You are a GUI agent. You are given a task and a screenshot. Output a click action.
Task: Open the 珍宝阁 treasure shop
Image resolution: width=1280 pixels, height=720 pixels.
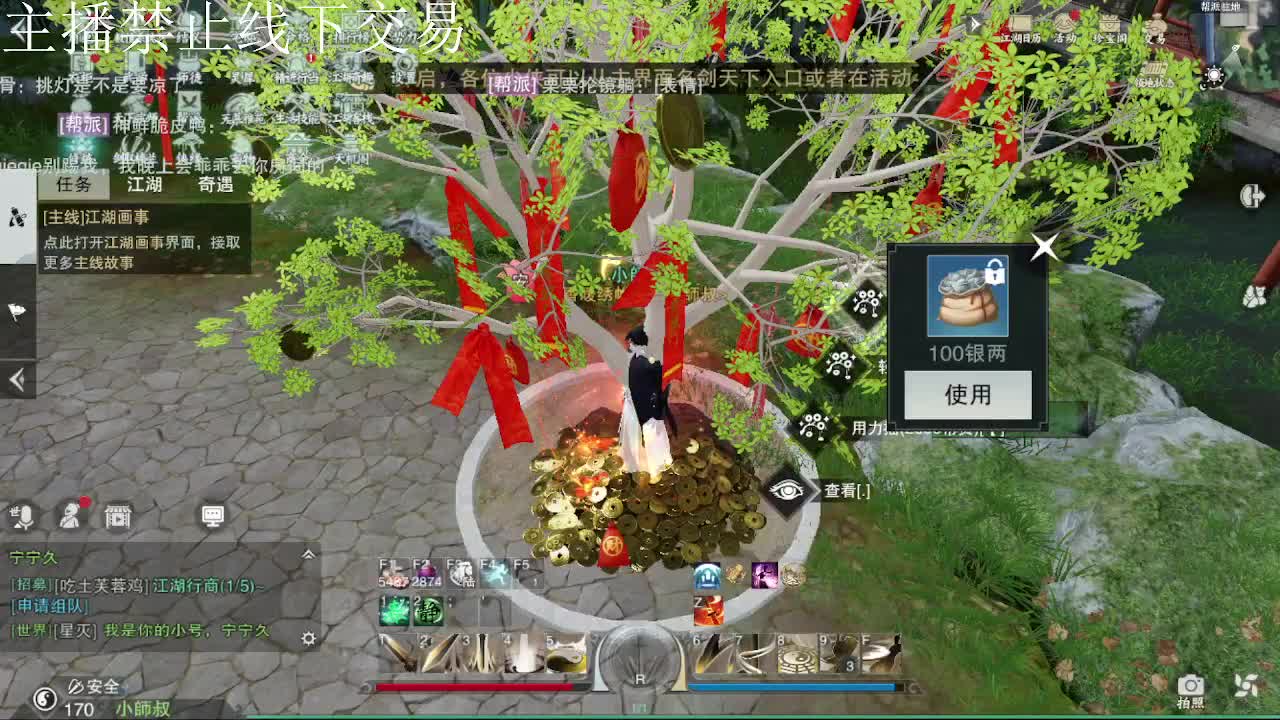coord(1109,28)
